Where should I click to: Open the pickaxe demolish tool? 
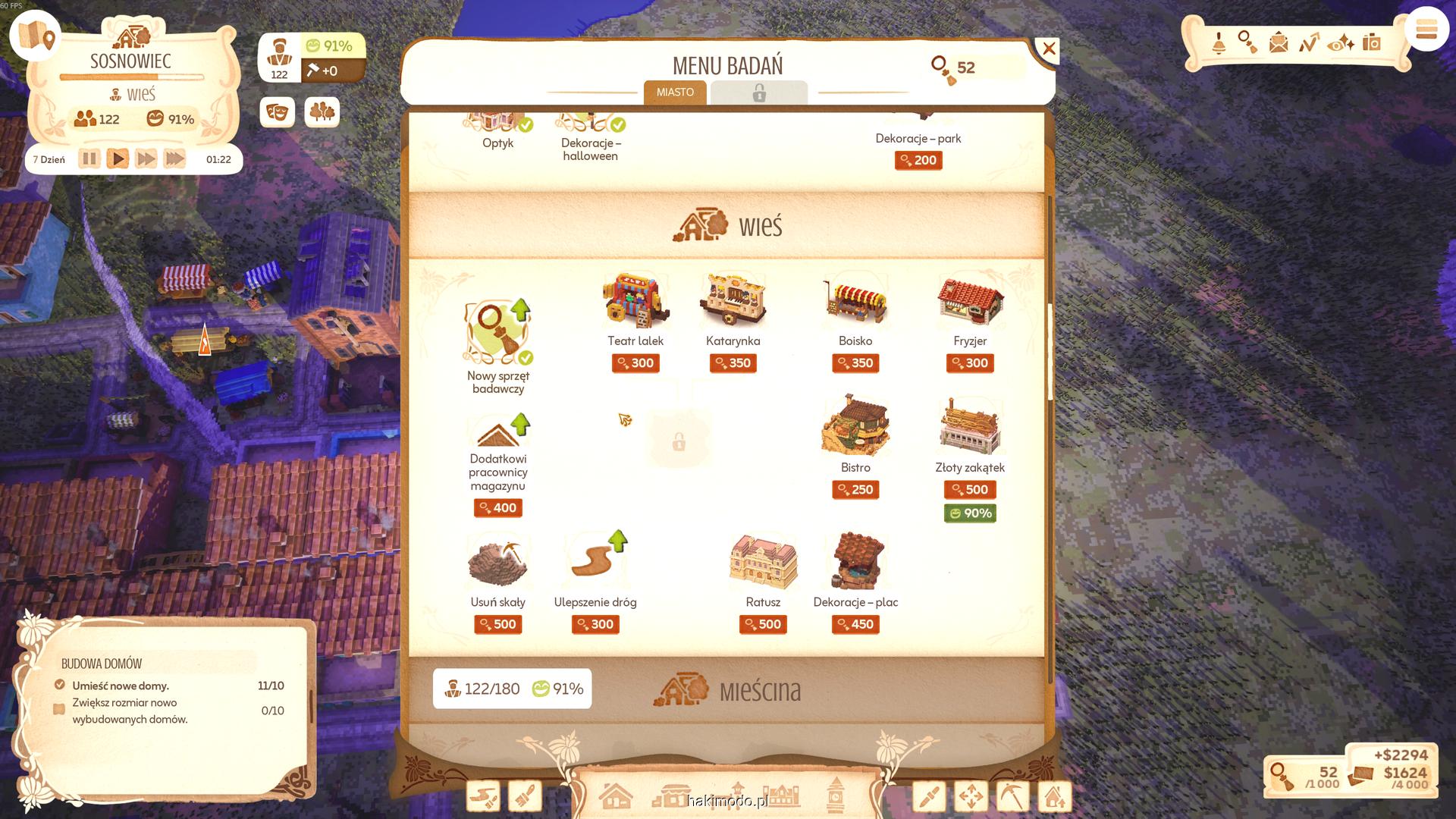[1012, 797]
